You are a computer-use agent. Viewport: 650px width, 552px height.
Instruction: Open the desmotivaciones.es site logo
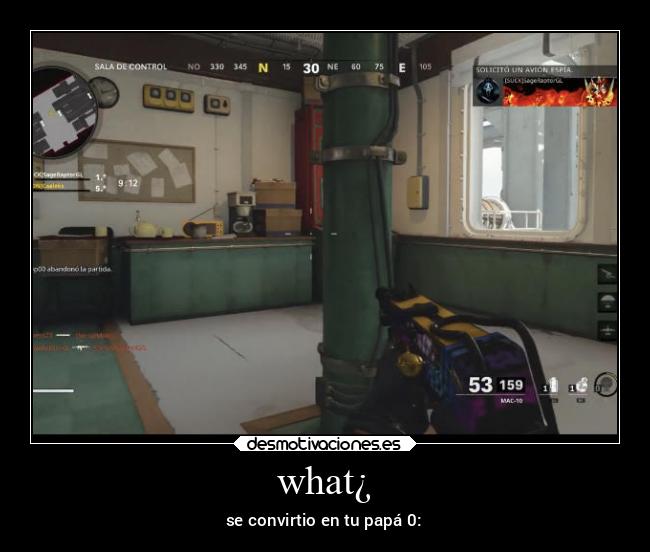click(x=325, y=444)
